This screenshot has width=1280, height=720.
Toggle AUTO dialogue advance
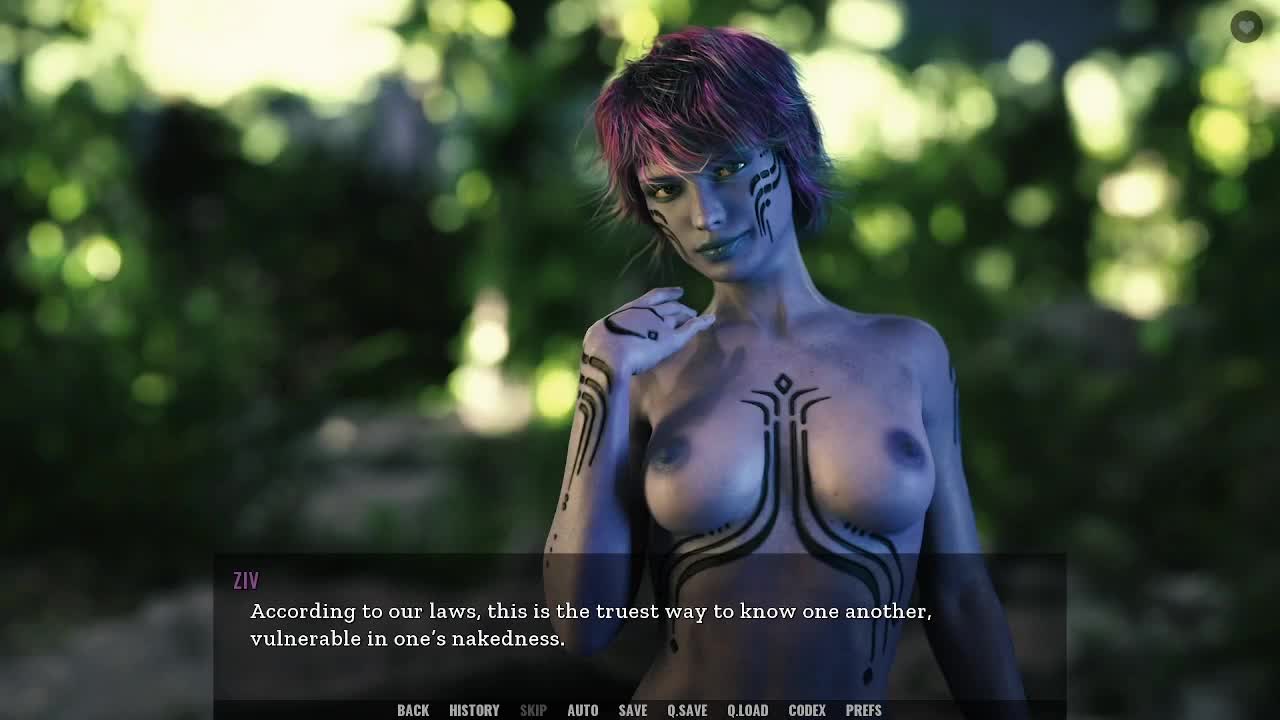(582, 710)
